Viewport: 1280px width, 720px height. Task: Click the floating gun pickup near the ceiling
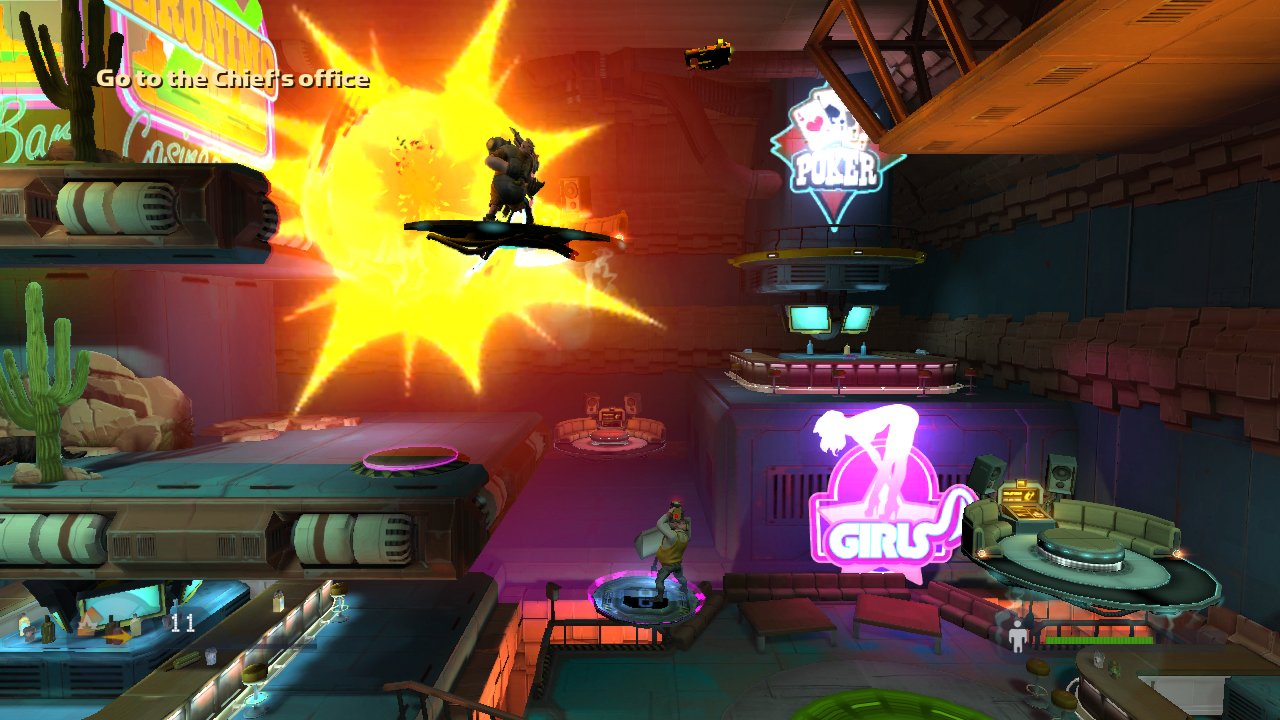[711, 52]
